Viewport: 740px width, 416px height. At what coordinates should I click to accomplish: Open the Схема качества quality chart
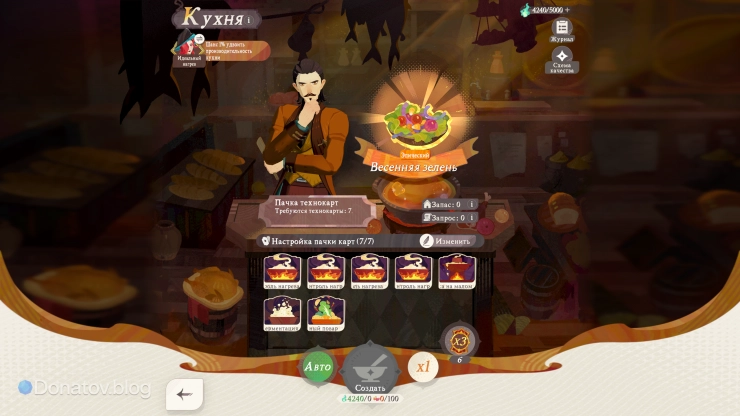click(562, 60)
